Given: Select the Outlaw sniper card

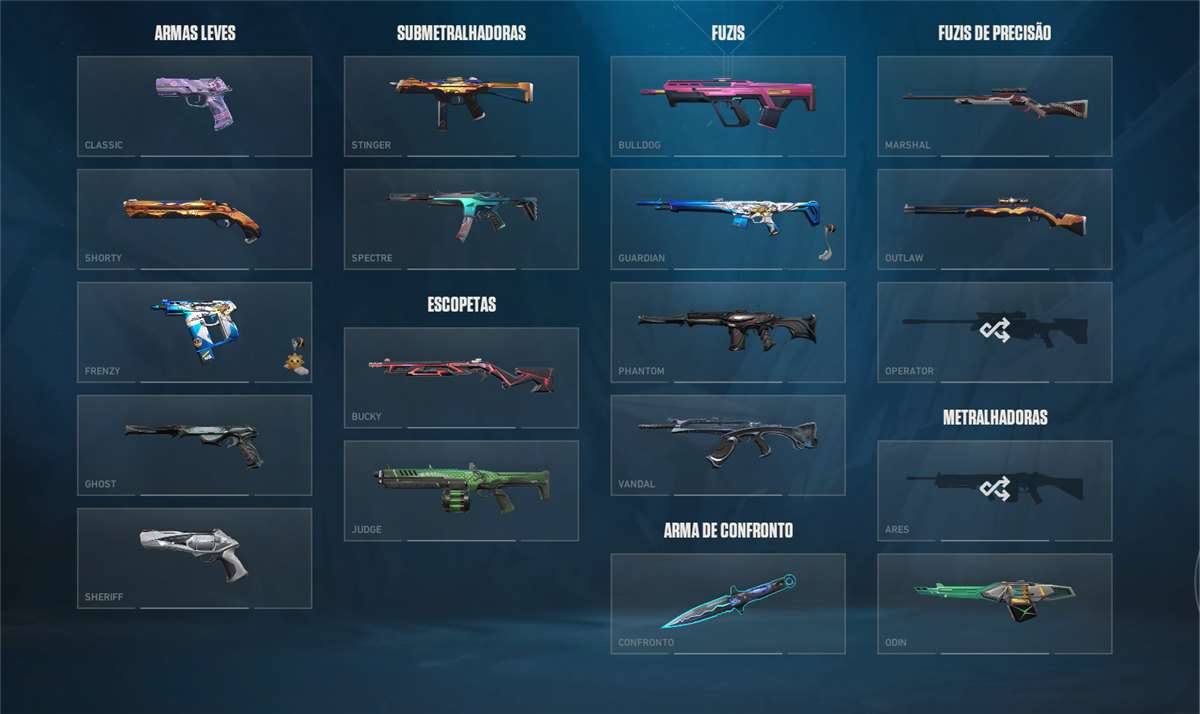Looking at the screenshot, I should tap(995, 219).
